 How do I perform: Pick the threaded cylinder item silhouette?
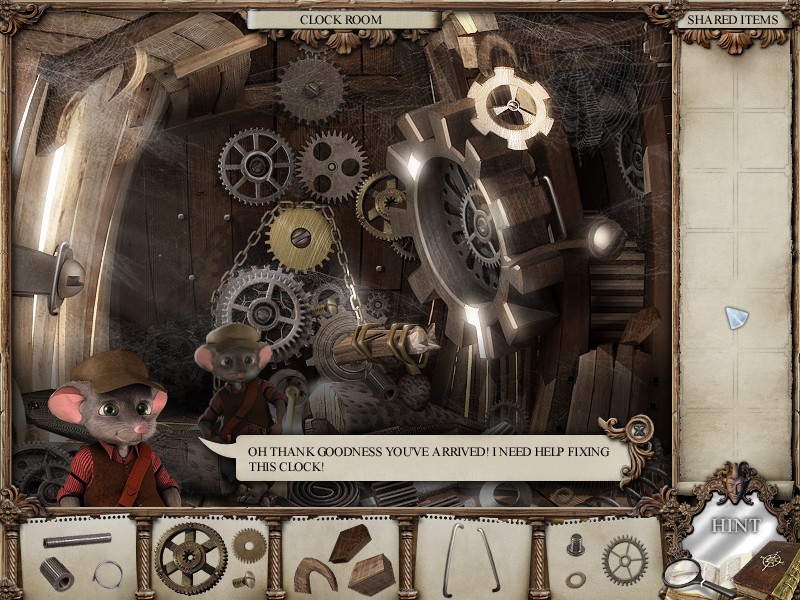coord(56,573)
